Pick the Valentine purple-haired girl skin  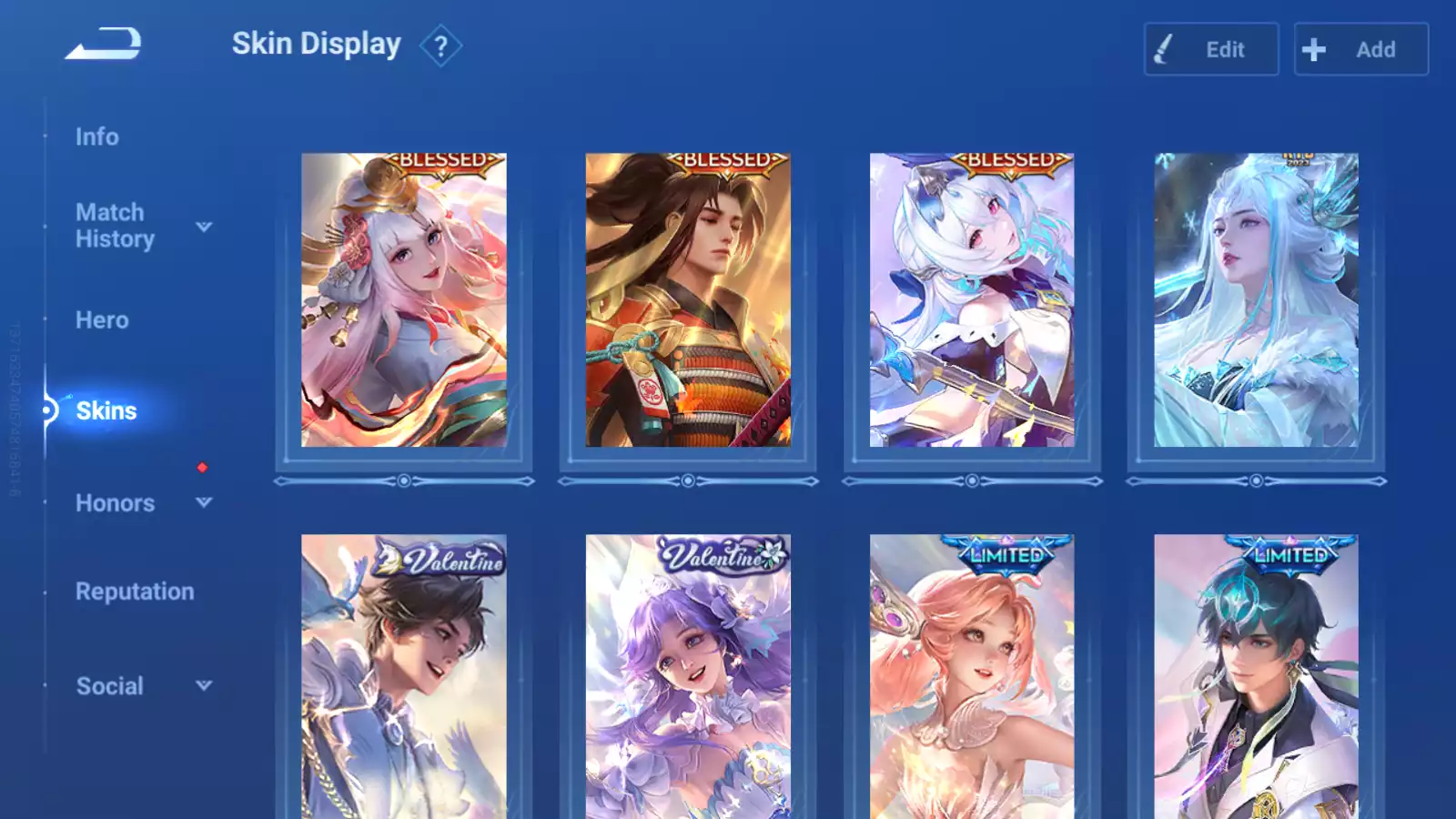[x=688, y=678]
